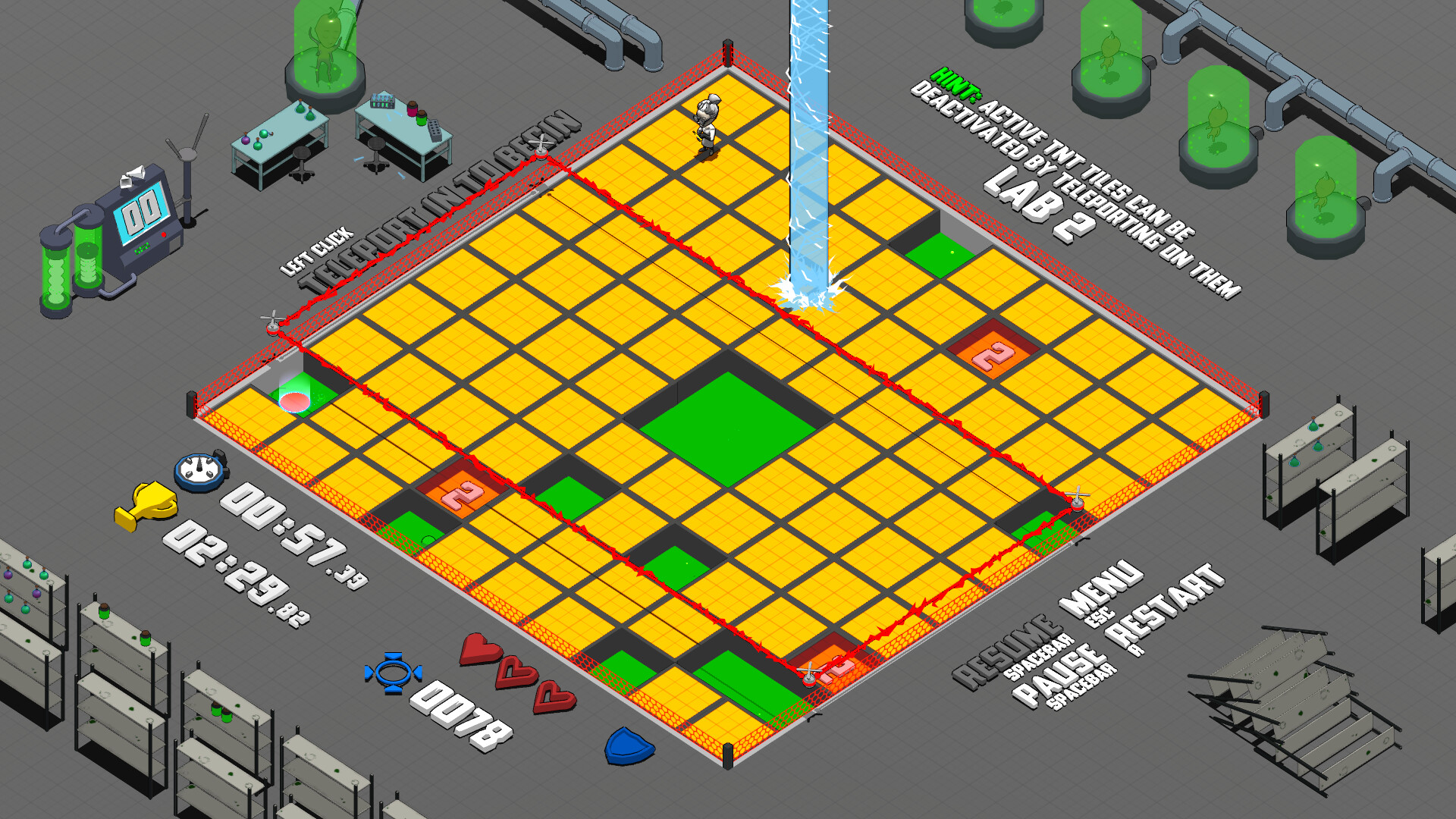This screenshot has width=1456, height=819.
Task: Click the scientist robot character
Action: pyautogui.click(x=705, y=125)
